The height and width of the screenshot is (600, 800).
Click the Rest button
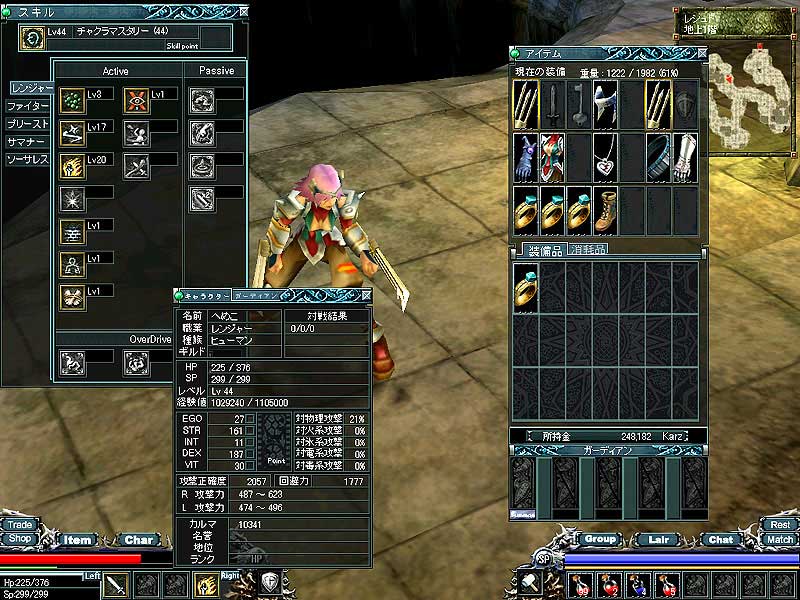tap(780, 524)
